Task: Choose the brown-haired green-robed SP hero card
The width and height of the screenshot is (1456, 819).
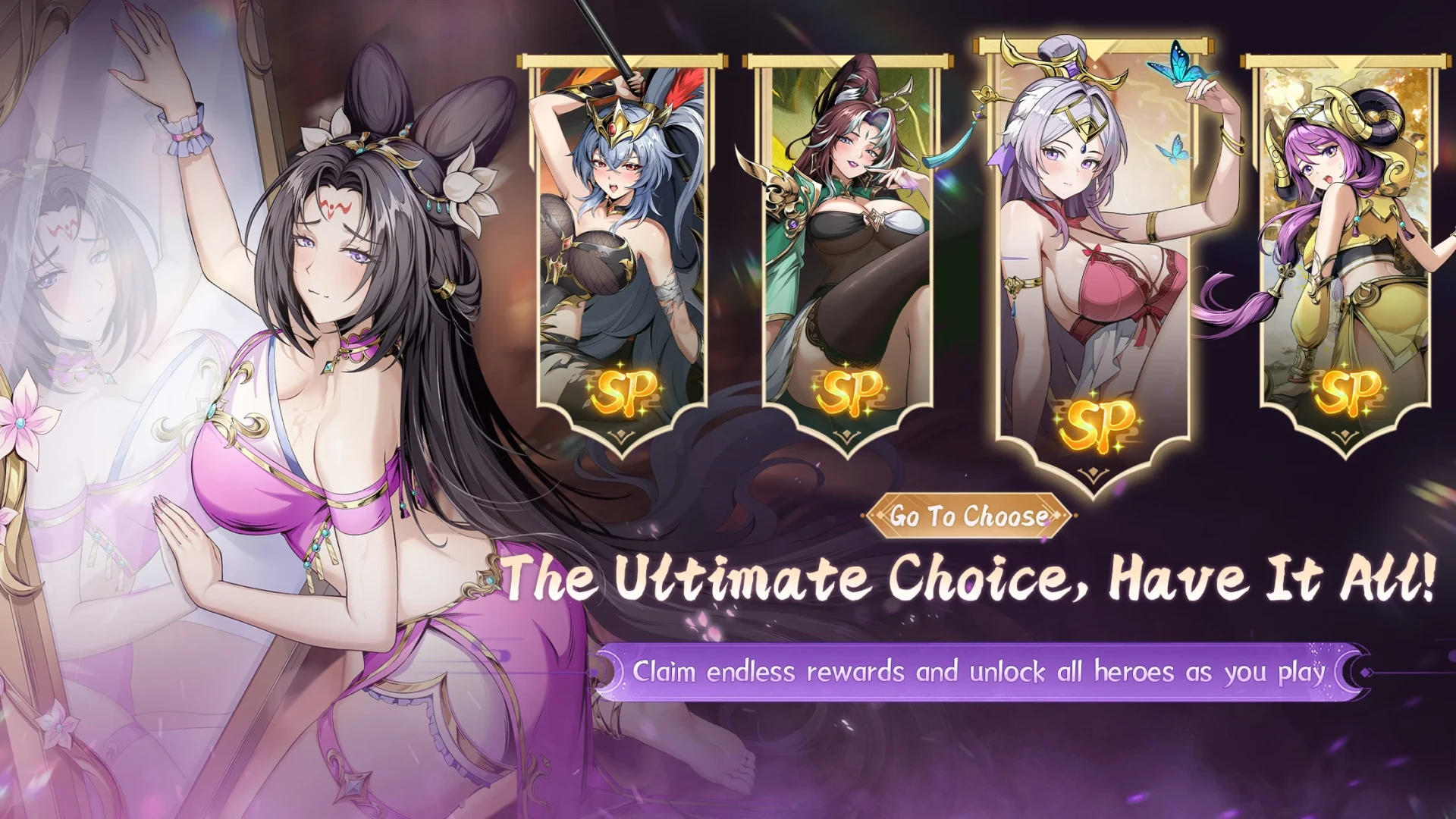Action: (846, 250)
